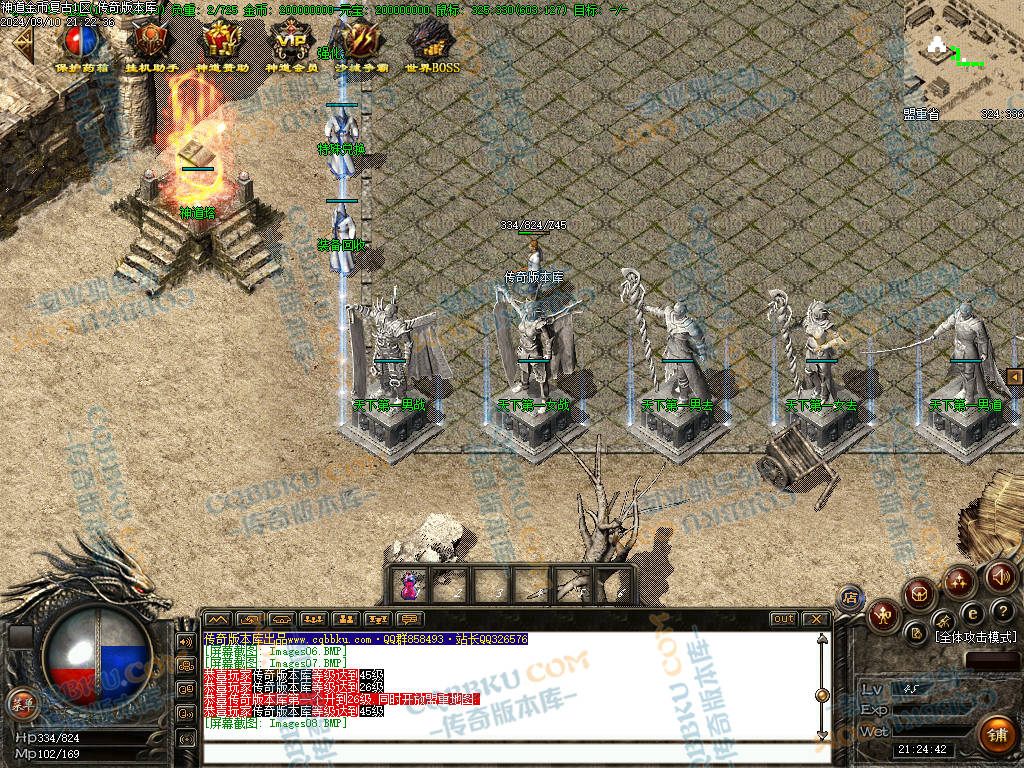The width and height of the screenshot is (1024, 768).
Task: Click the chat panel out button
Action: tap(783, 619)
